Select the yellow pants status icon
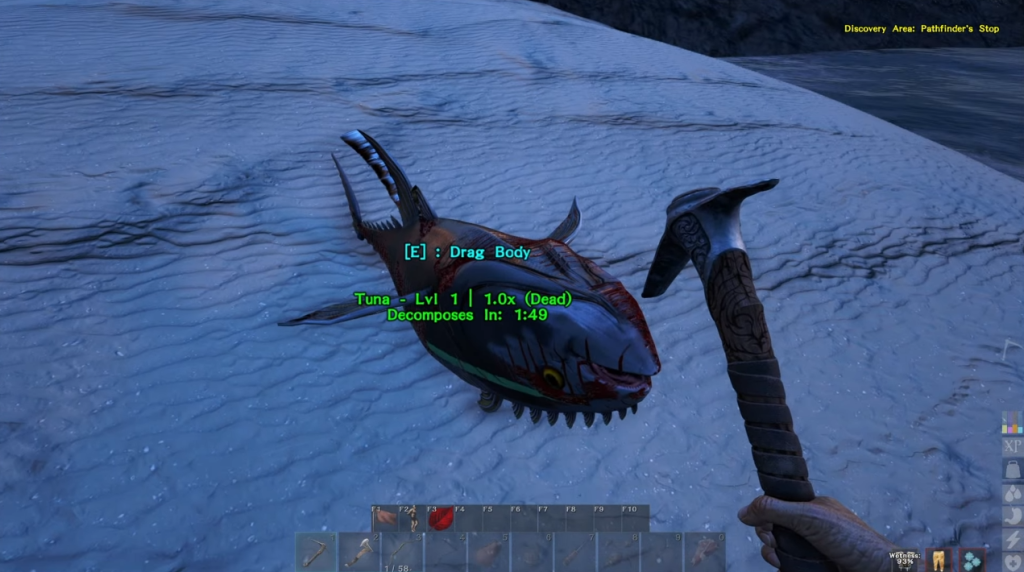Image resolution: width=1024 pixels, height=572 pixels. tap(940, 560)
